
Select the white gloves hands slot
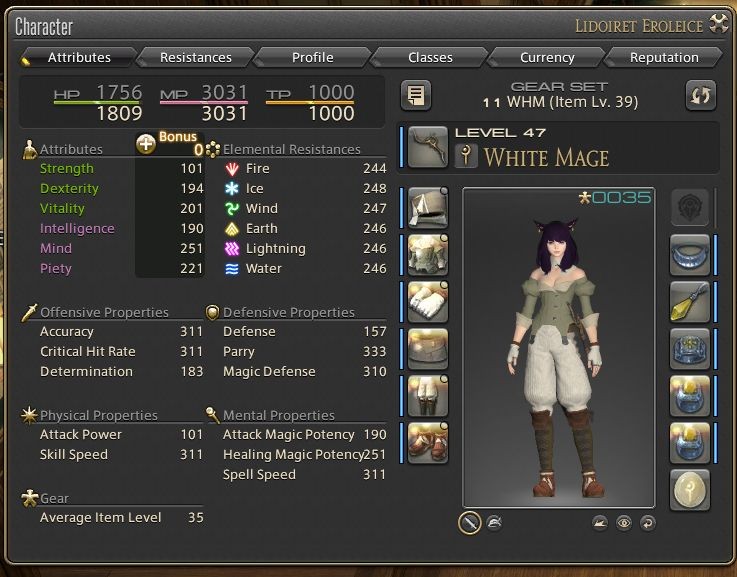coord(428,301)
